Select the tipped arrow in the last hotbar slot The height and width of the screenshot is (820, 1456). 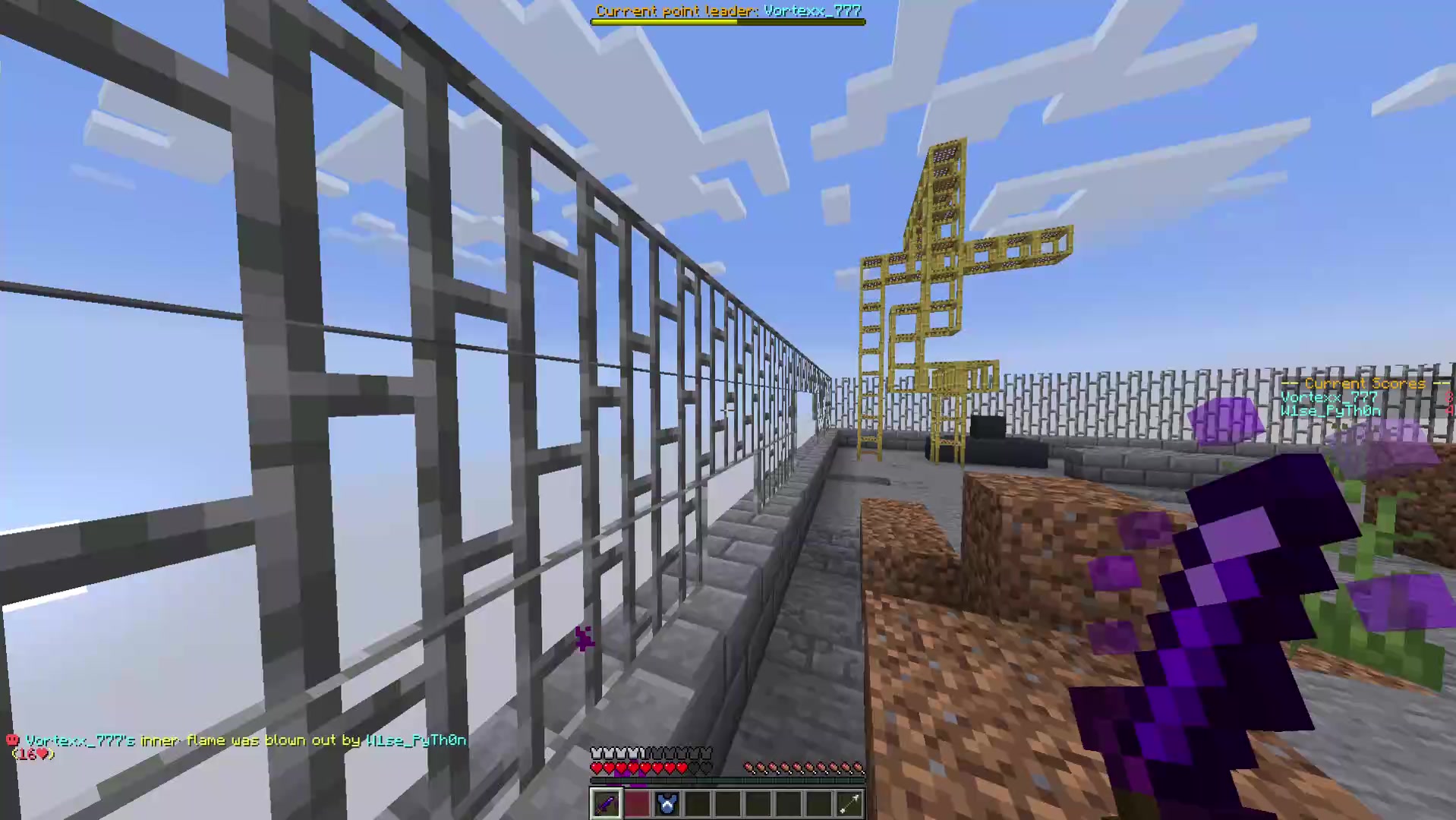(851, 804)
